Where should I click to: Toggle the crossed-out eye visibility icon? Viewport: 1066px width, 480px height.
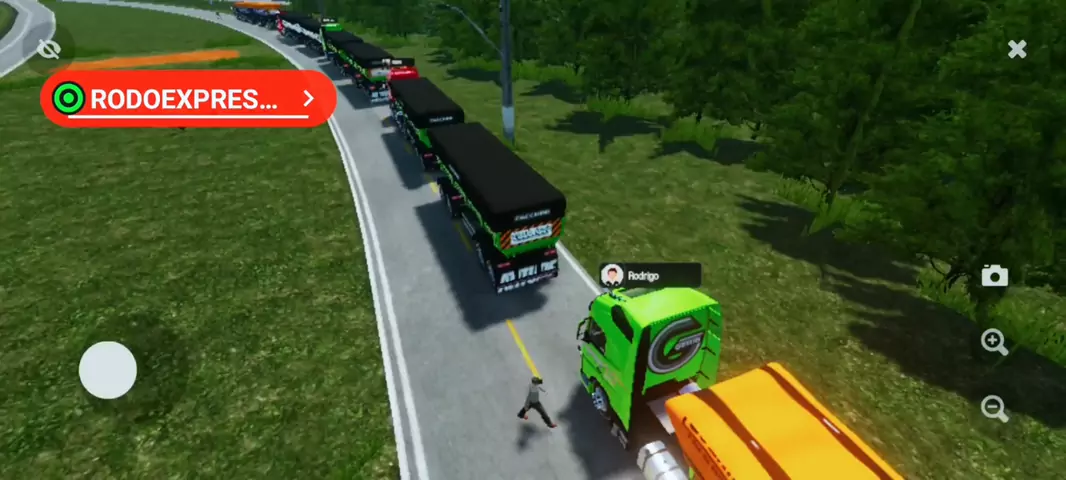coord(48,48)
